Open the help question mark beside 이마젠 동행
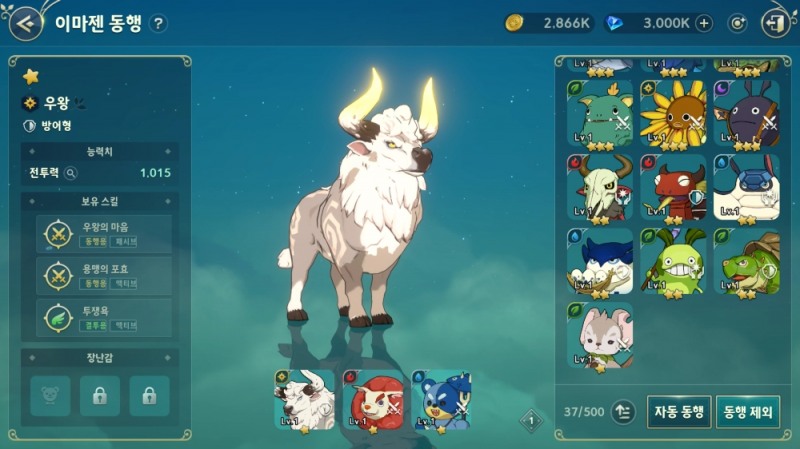The height and width of the screenshot is (449, 800). (158, 24)
